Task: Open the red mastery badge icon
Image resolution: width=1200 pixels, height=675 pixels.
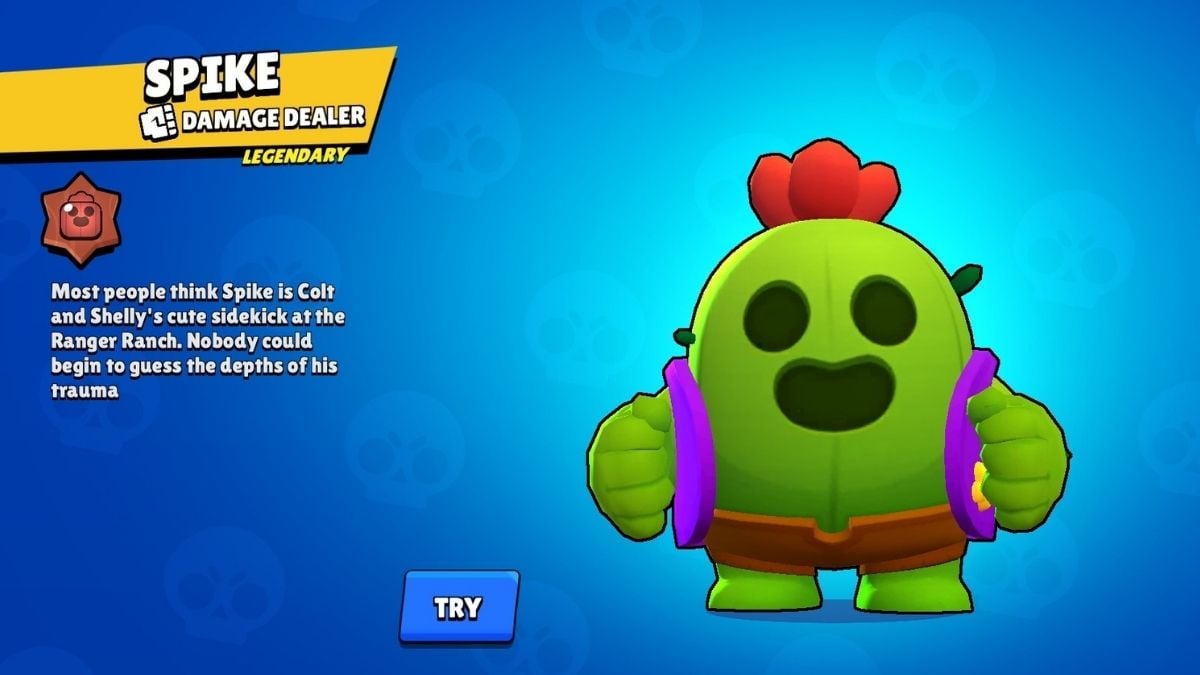Action: pos(81,219)
